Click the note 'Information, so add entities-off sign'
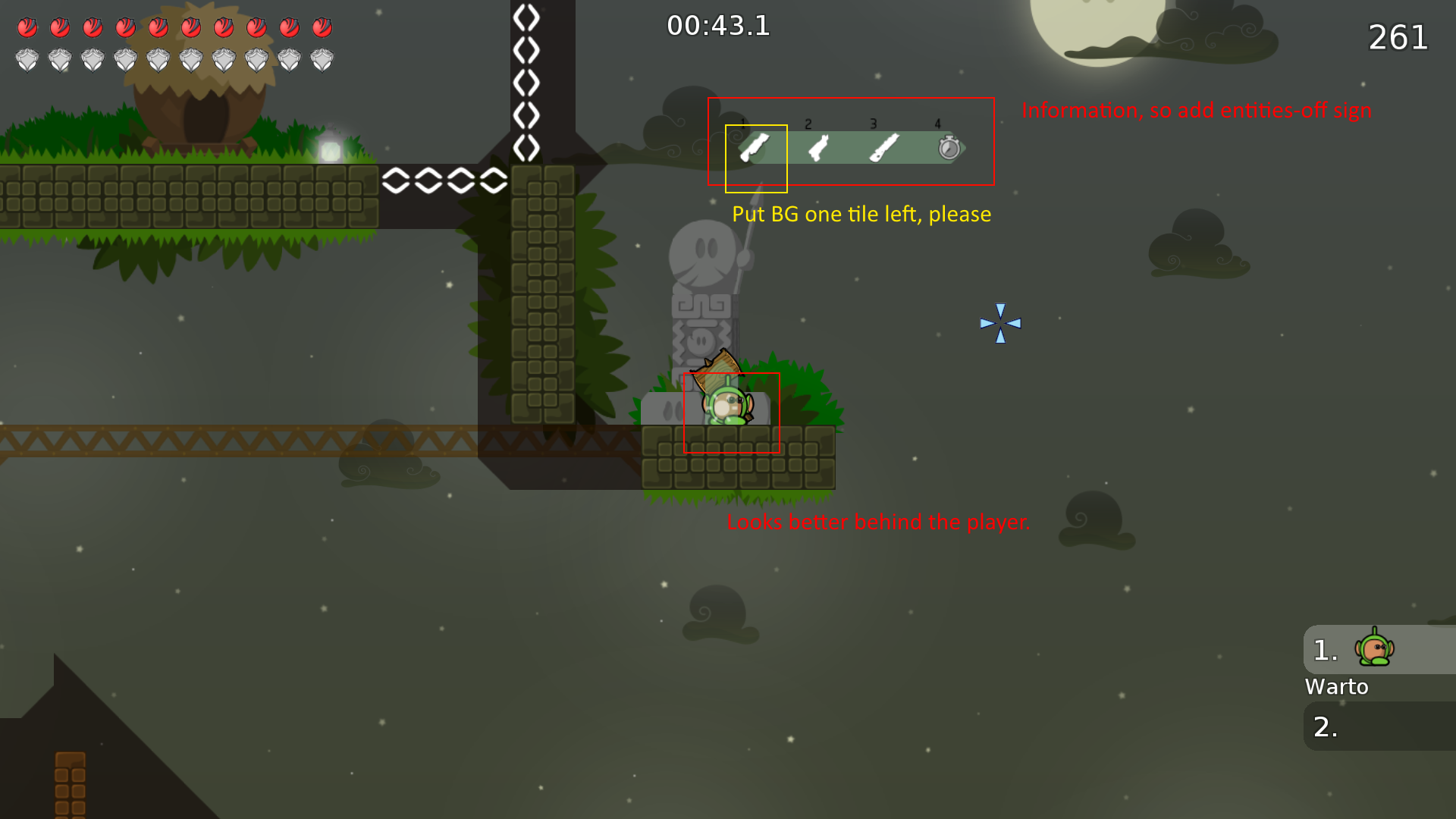1456x819 pixels. (1197, 111)
